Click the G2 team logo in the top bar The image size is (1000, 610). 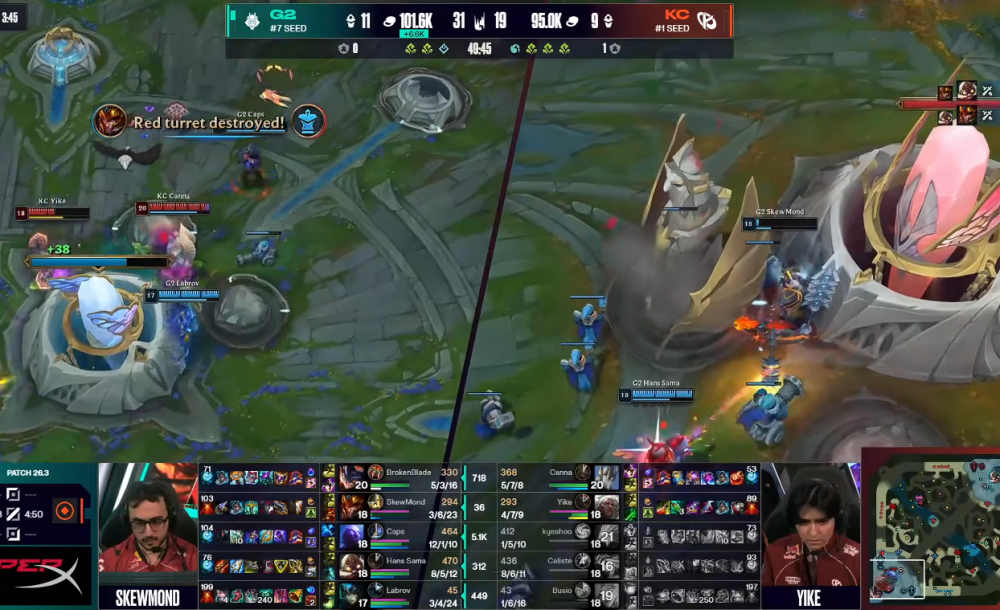click(x=246, y=19)
